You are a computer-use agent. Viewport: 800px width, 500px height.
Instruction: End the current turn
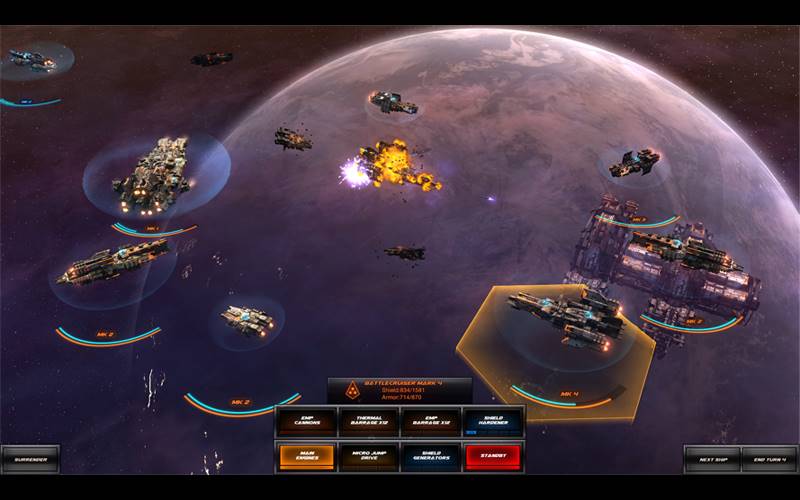pos(769,459)
